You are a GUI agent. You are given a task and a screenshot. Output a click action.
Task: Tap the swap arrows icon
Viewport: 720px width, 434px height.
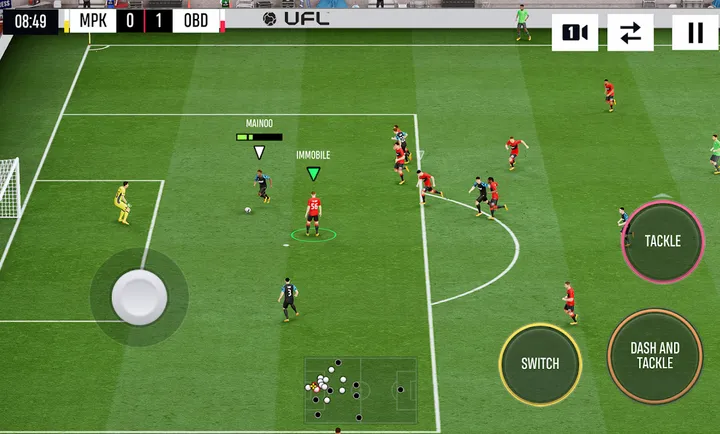[630, 33]
